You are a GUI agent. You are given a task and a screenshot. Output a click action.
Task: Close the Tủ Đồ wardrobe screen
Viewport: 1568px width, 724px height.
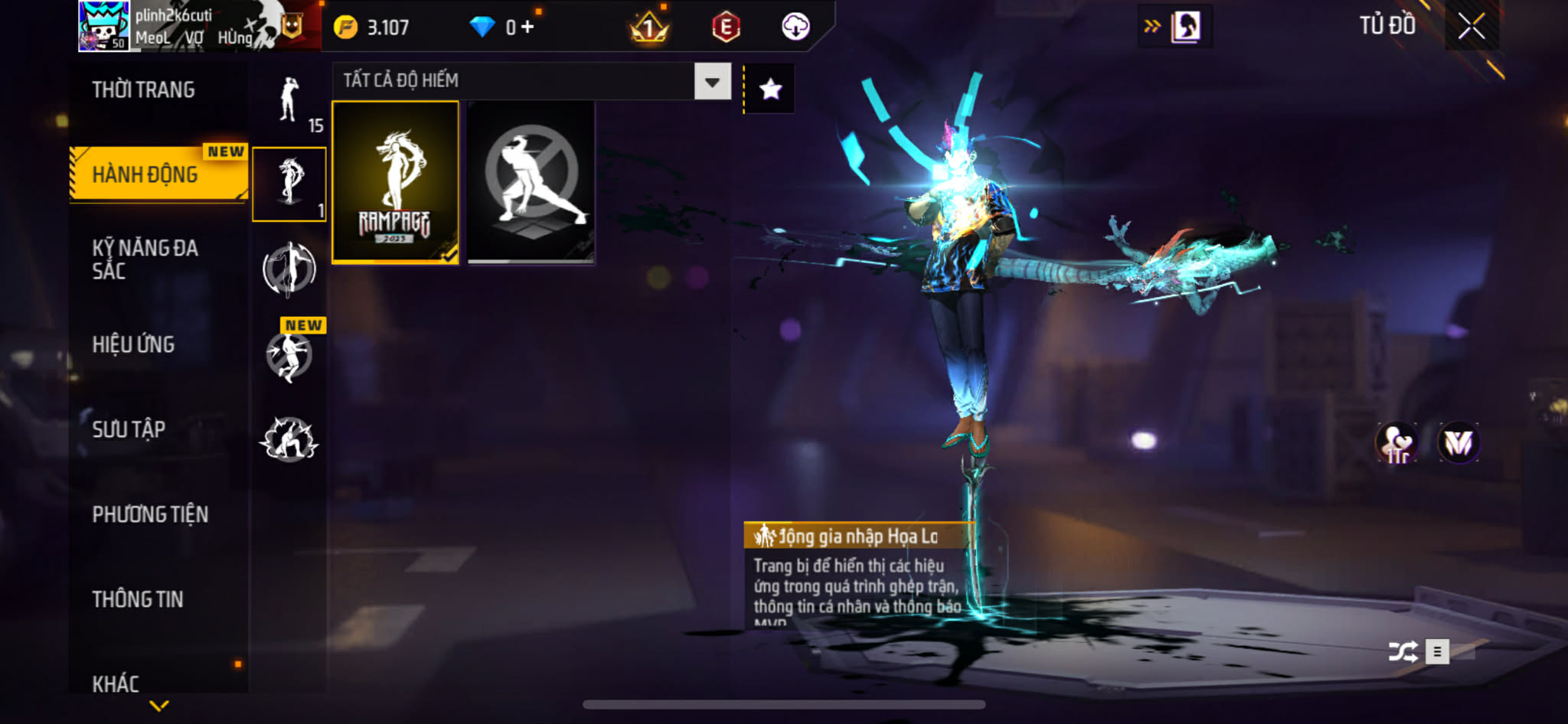pyautogui.click(x=1471, y=27)
